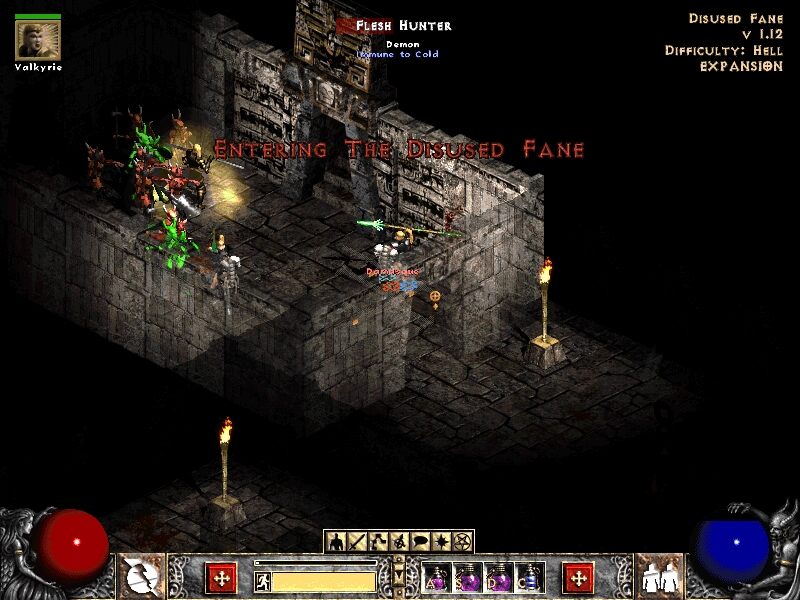Toggle the run/walk running man button
The width and height of the screenshot is (800, 600).
tap(262, 580)
